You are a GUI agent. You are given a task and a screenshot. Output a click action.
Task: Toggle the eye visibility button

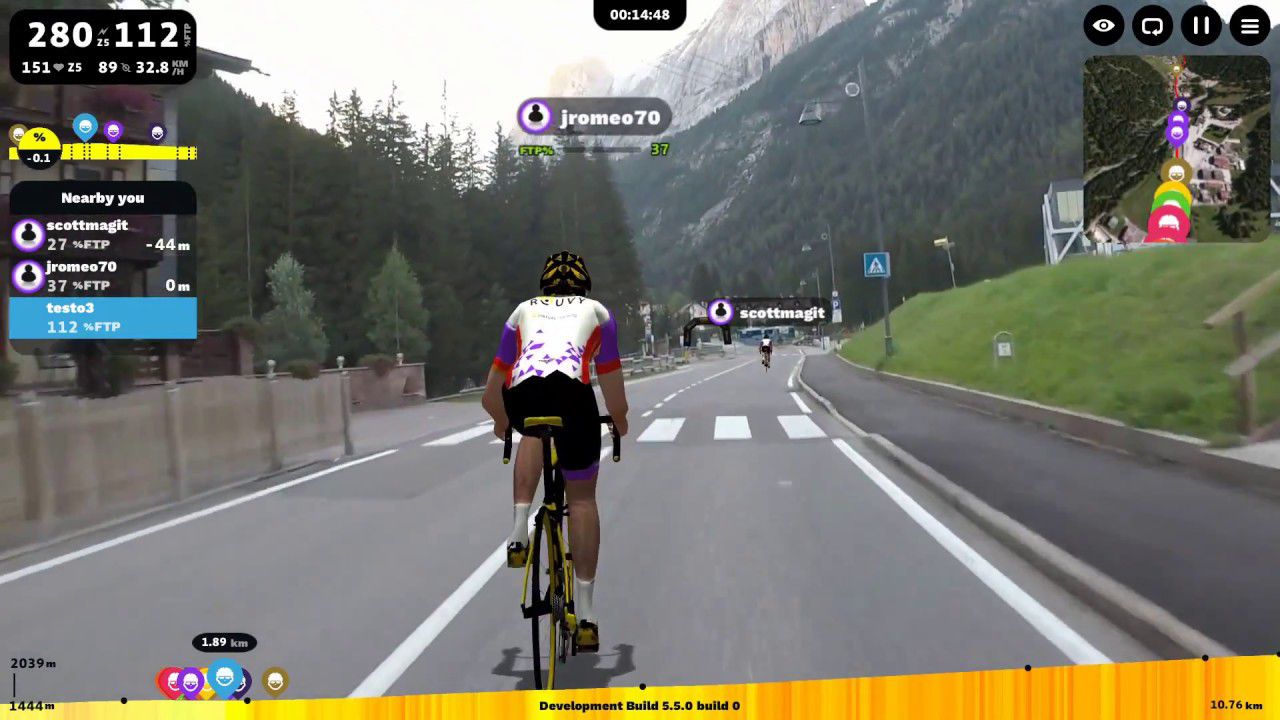click(x=1104, y=26)
